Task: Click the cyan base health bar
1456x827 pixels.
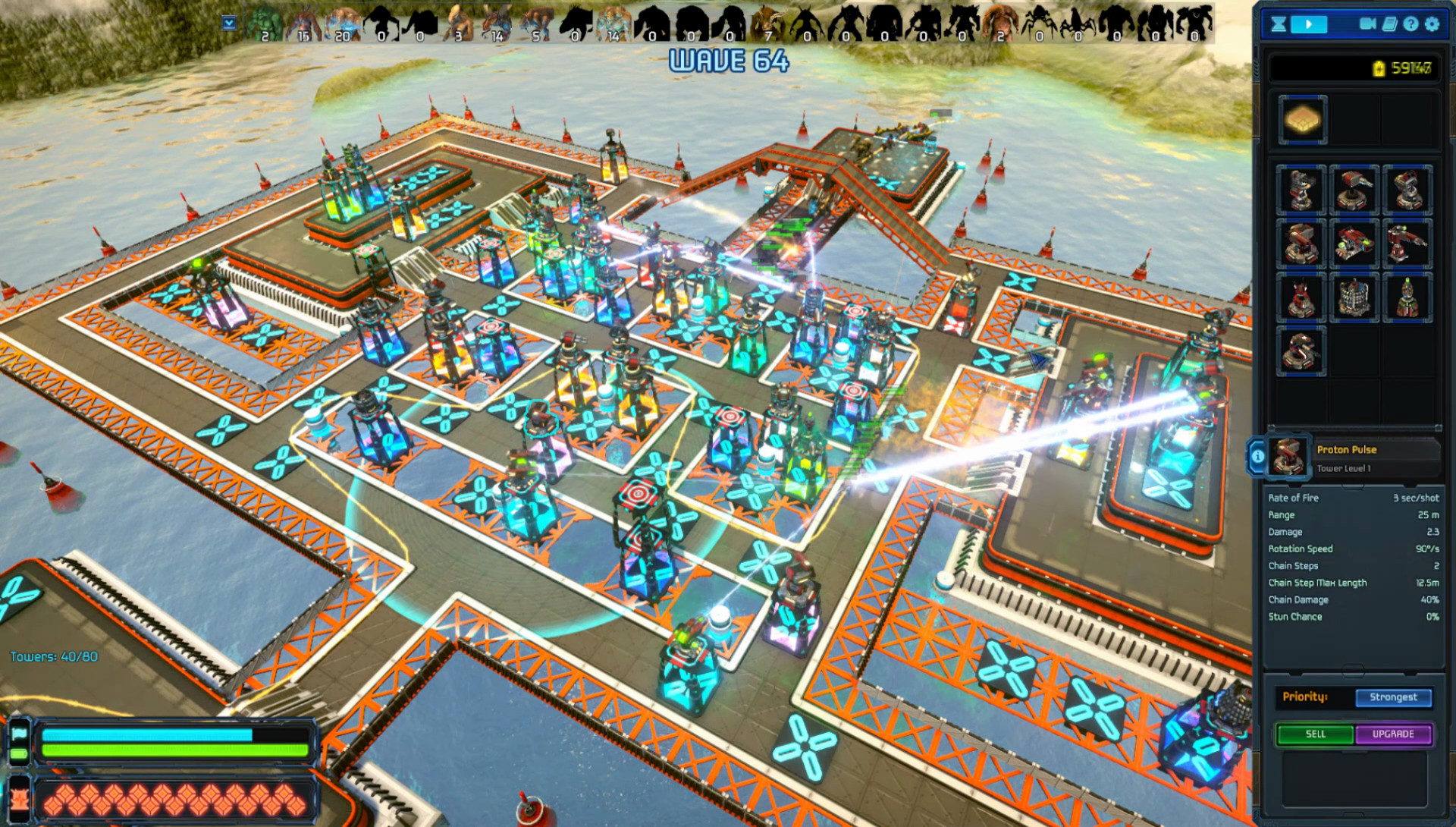Action: [x=148, y=734]
